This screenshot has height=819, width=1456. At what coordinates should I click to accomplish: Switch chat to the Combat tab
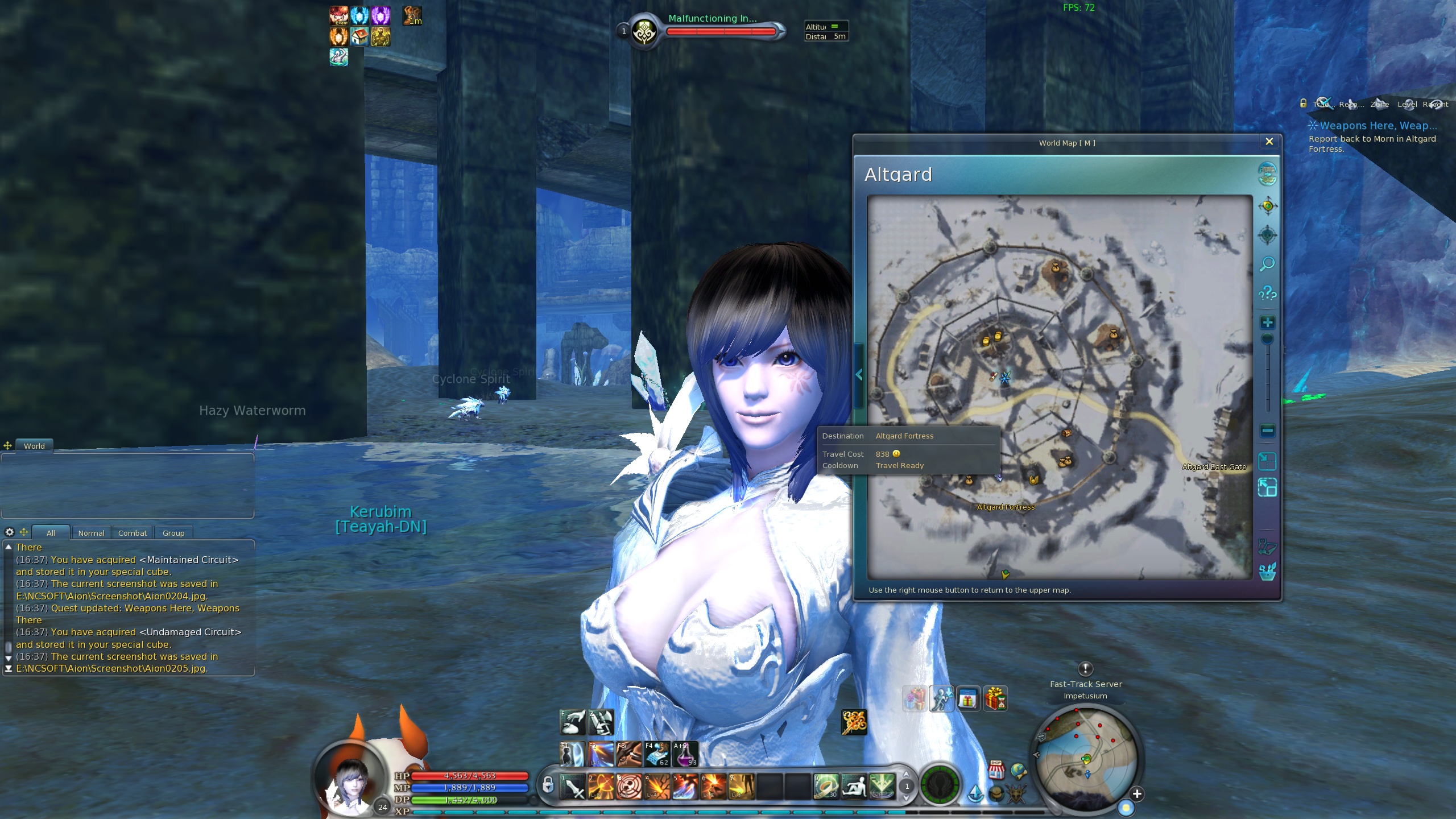pyautogui.click(x=133, y=533)
